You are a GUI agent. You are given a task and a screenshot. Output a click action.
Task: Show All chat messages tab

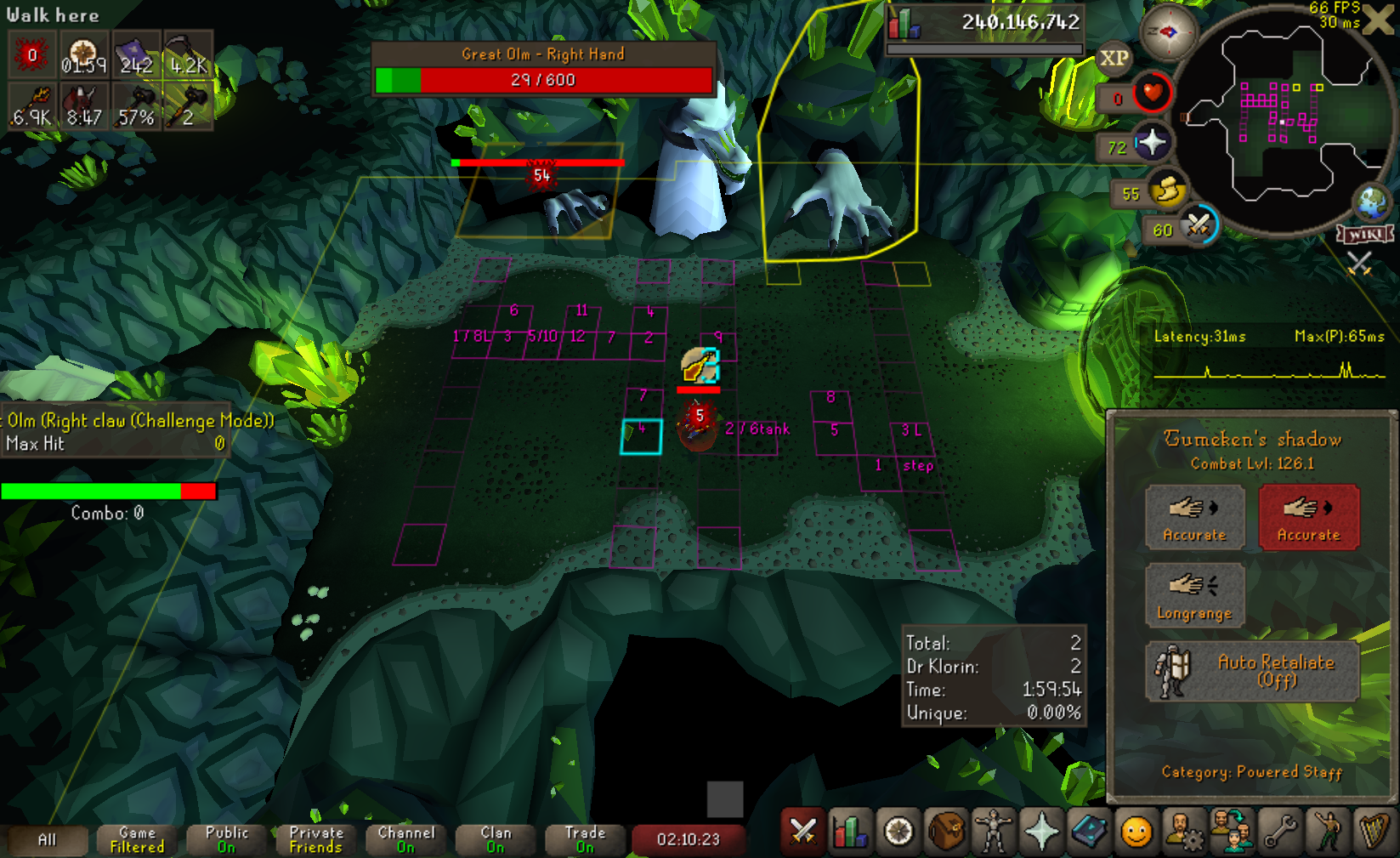click(48, 839)
